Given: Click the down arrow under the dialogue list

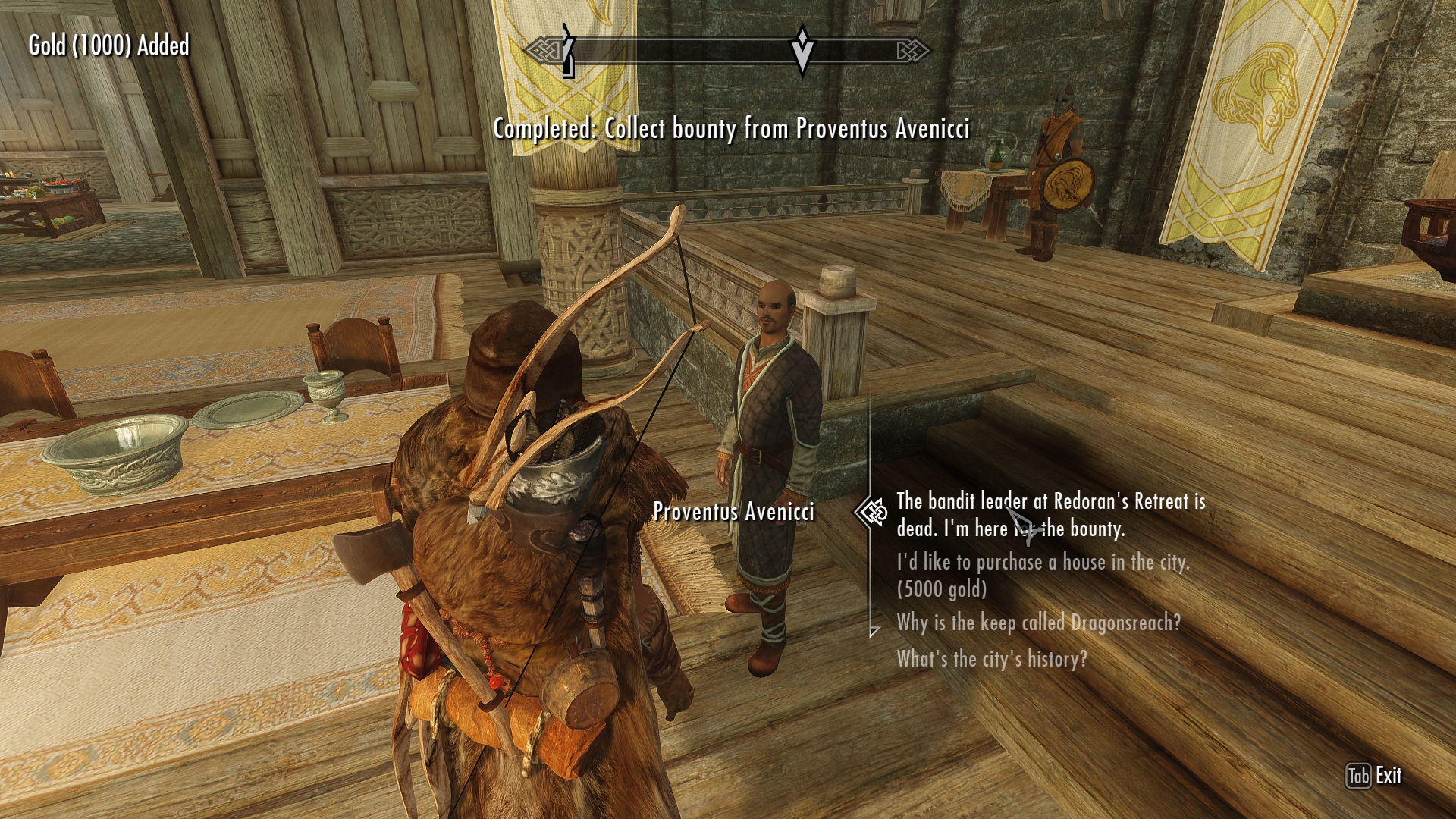Looking at the screenshot, I should 874,631.
